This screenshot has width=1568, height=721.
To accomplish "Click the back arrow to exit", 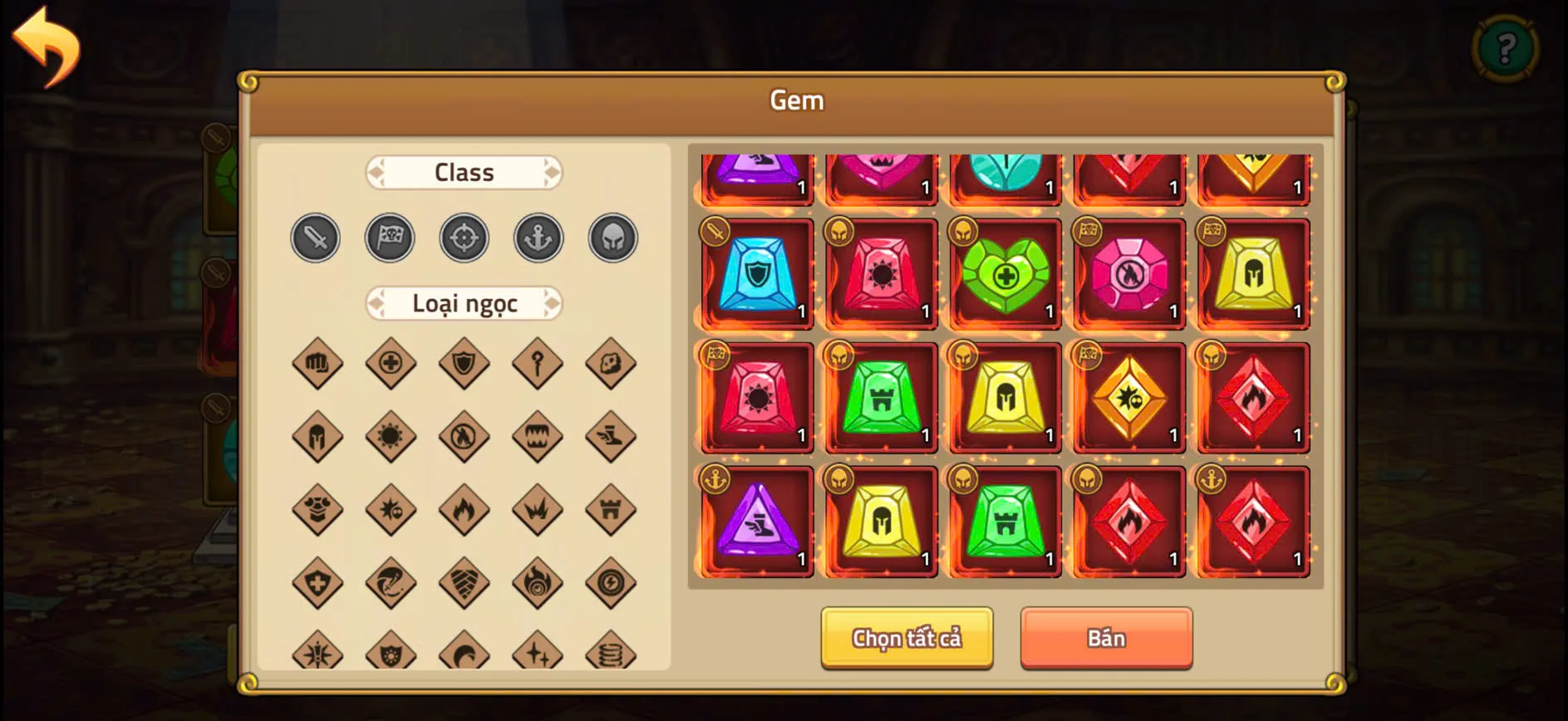I will click(x=47, y=46).
